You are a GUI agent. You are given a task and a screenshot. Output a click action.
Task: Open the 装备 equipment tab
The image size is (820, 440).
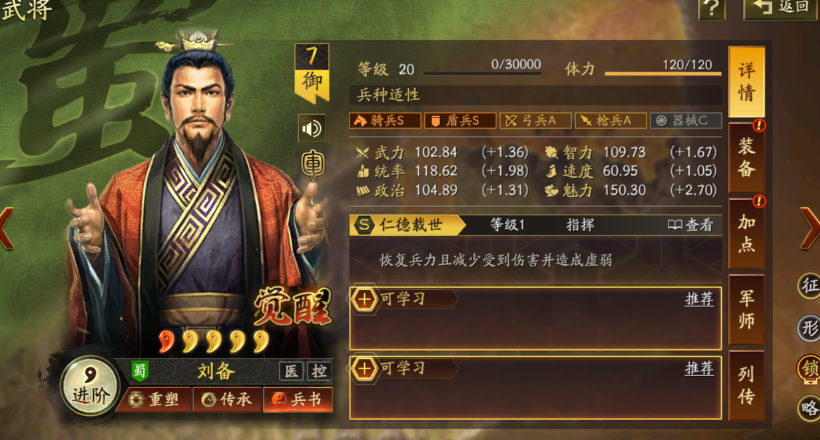tap(746, 157)
